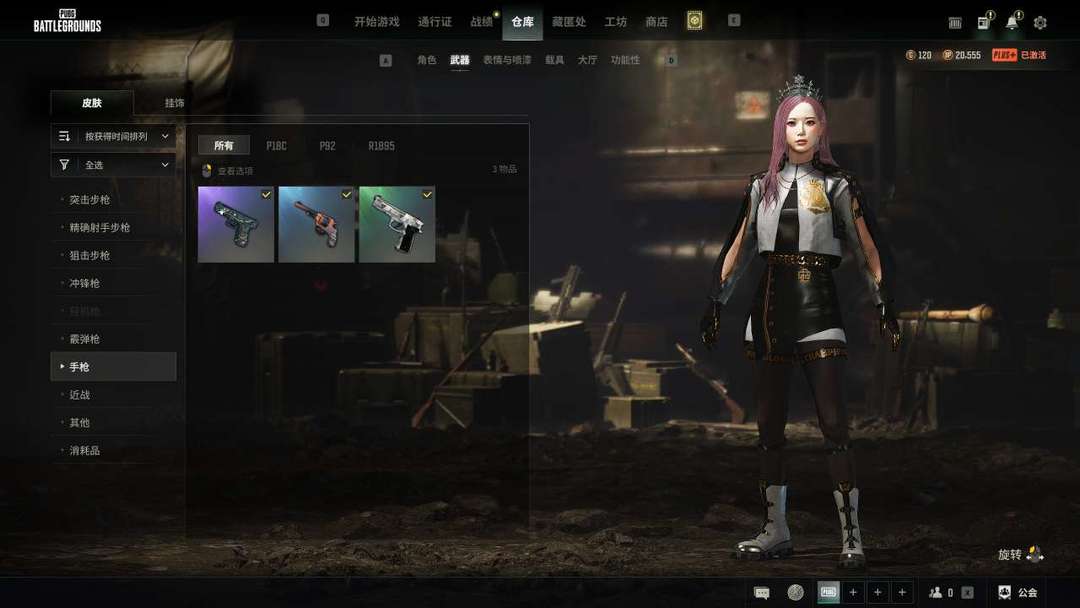
Task: Open settings via the gear icon
Action: click(1040, 22)
